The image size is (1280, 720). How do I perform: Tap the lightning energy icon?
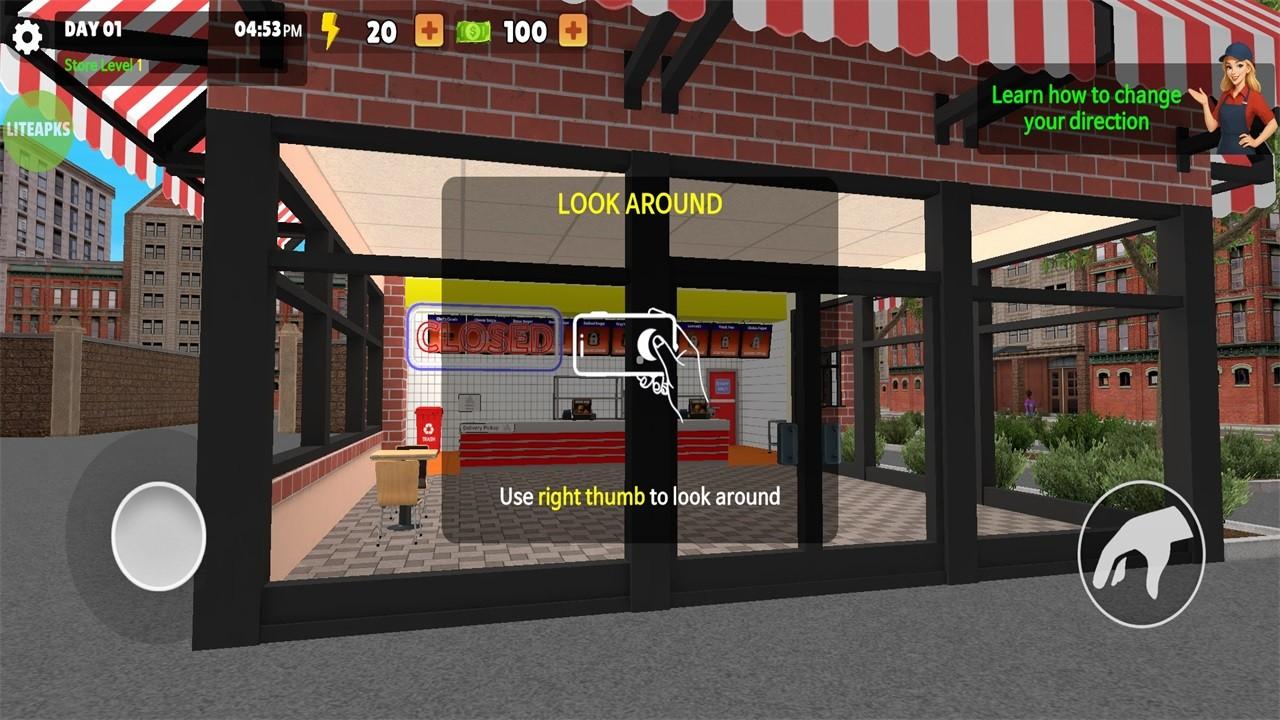tap(330, 31)
